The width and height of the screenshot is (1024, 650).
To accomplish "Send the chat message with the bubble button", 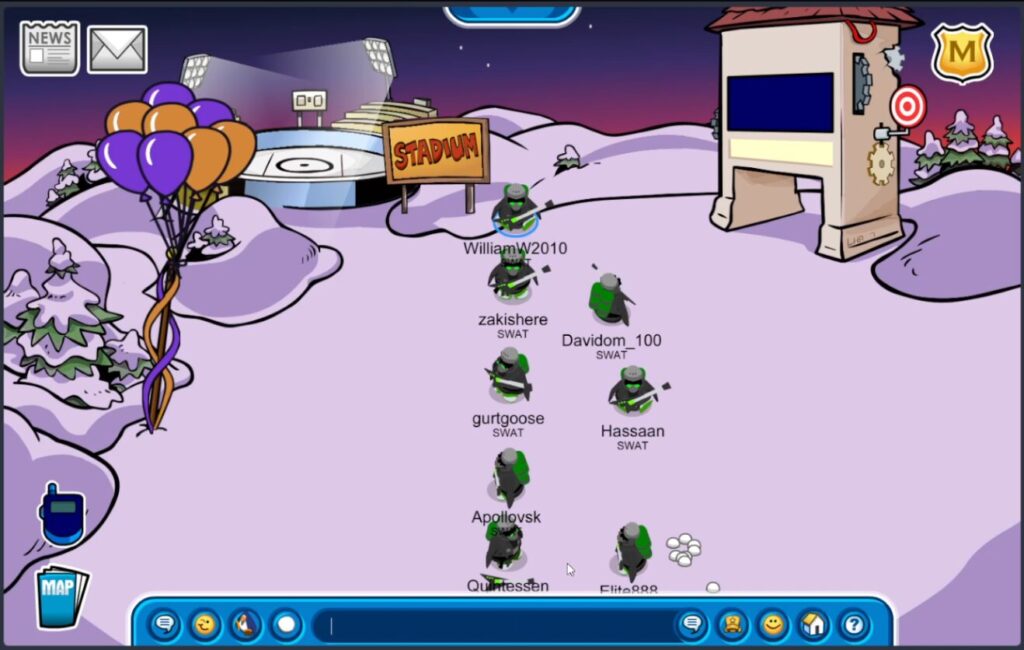I will tap(691, 626).
